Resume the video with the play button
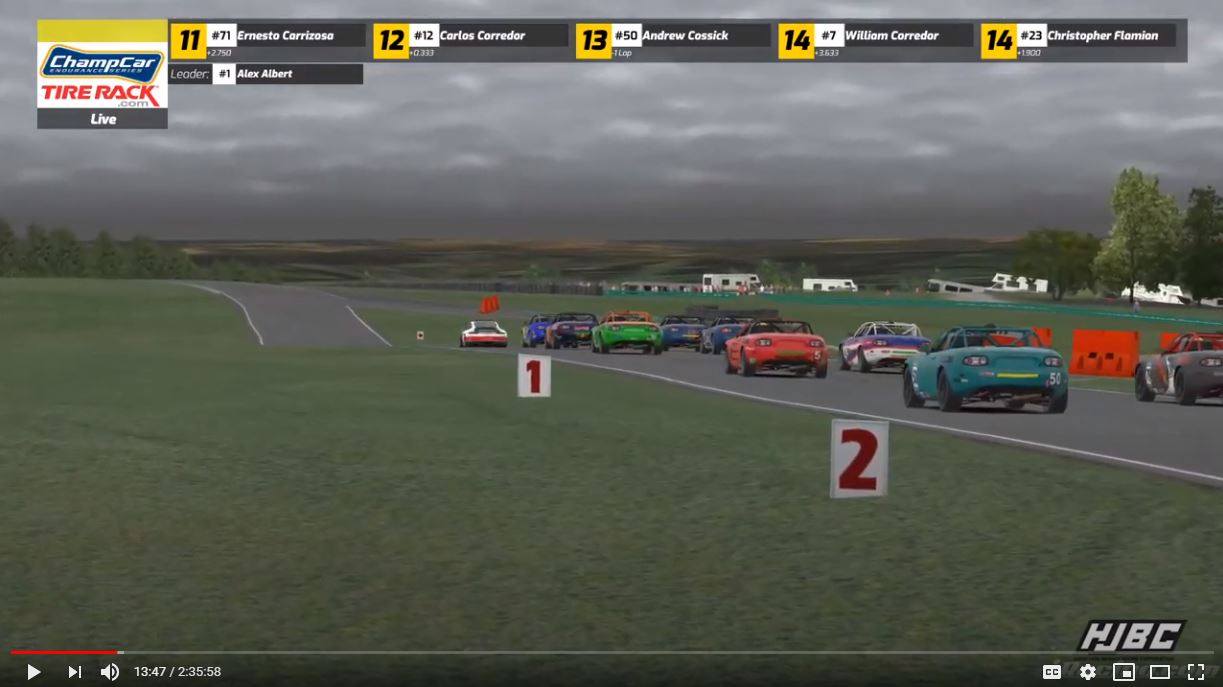 (x=33, y=672)
